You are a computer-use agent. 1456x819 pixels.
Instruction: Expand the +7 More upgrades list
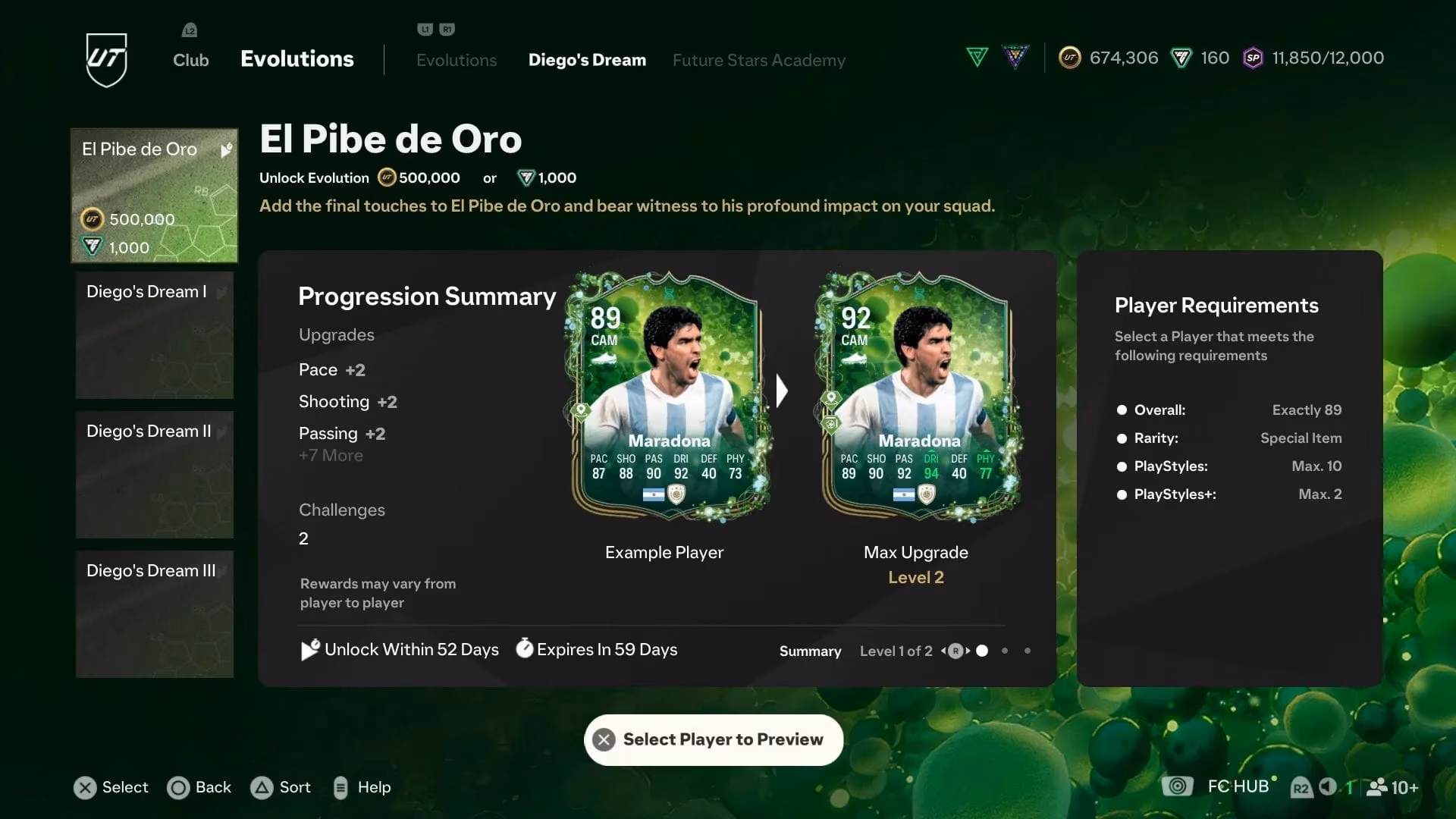(x=331, y=455)
